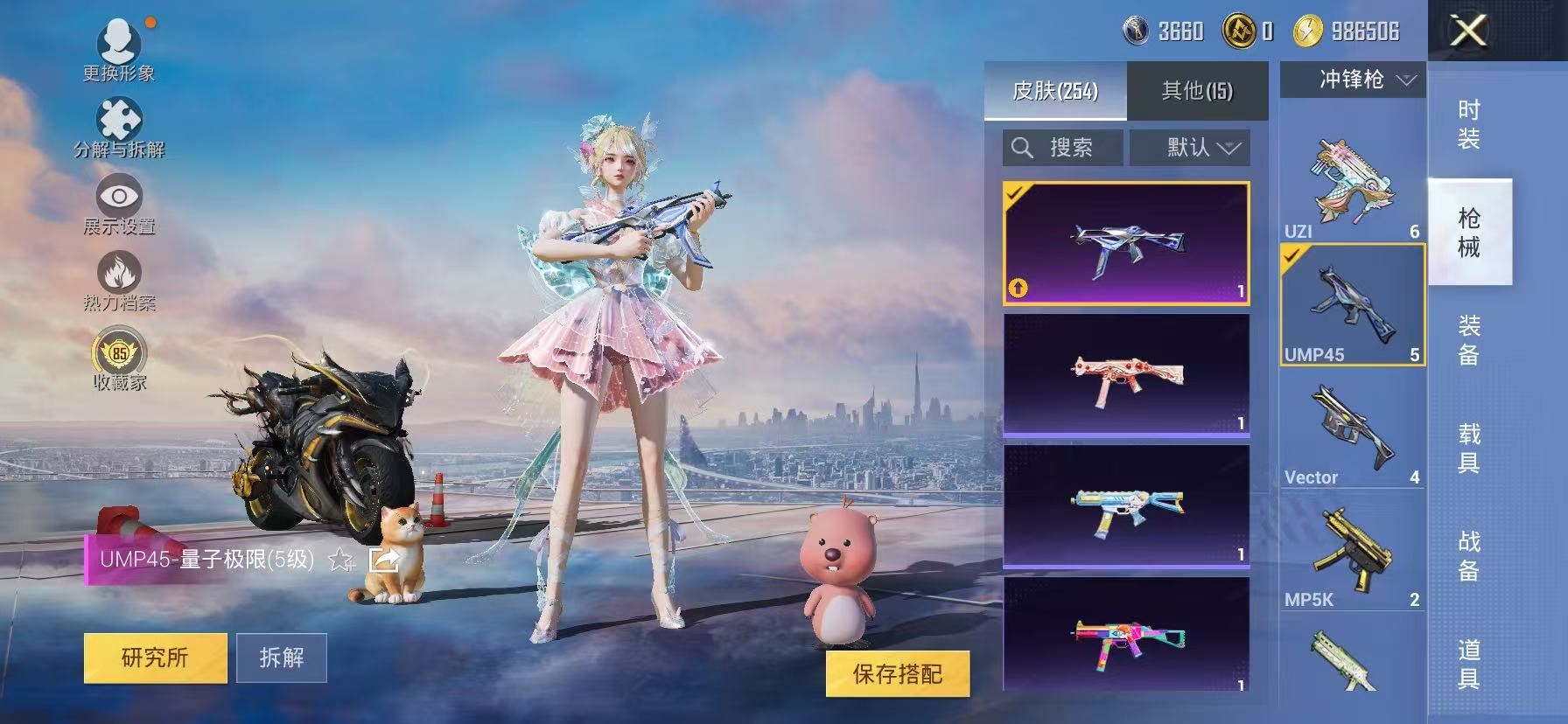
Task: Open the 研究所 lab button
Action: click(x=155, y=658)
